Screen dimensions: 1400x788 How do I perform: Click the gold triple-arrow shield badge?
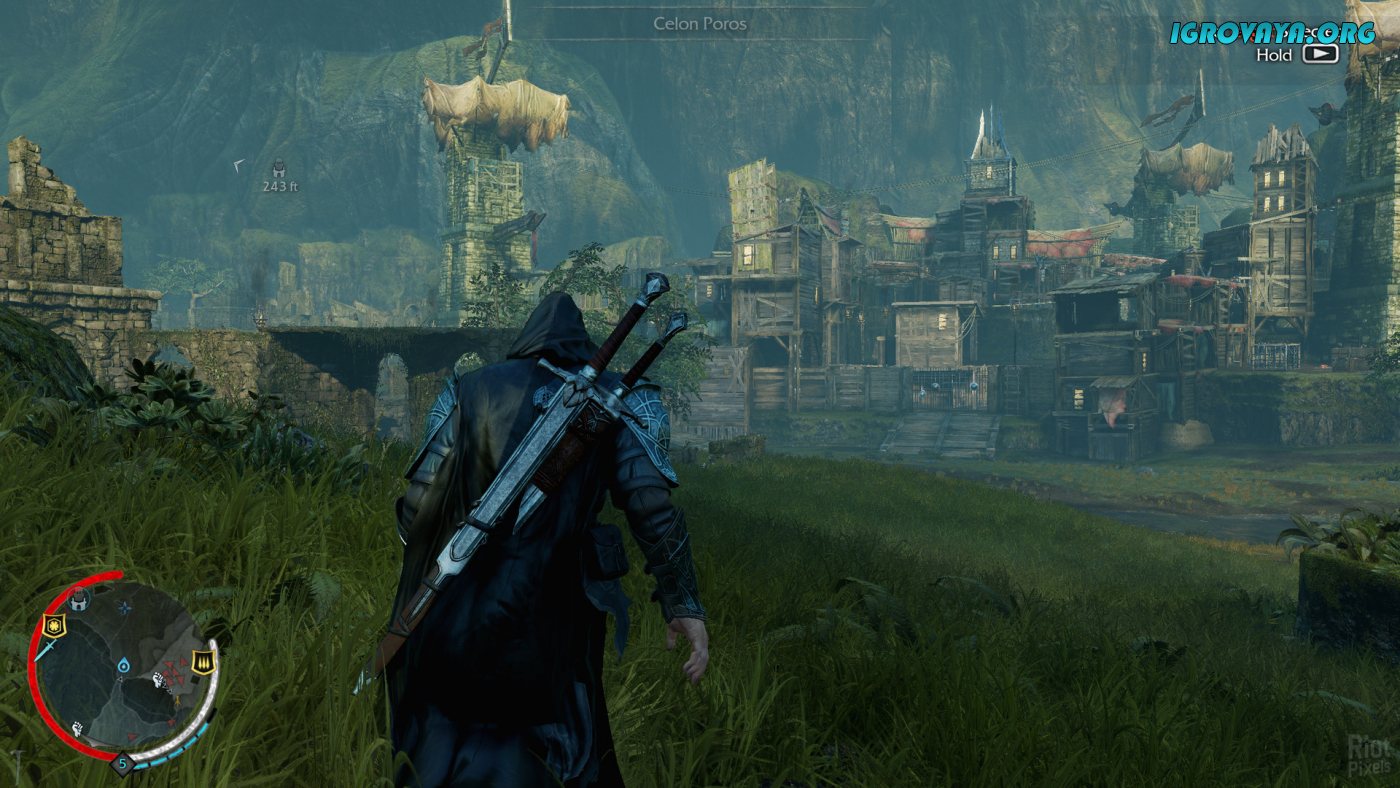coord(204,662)
